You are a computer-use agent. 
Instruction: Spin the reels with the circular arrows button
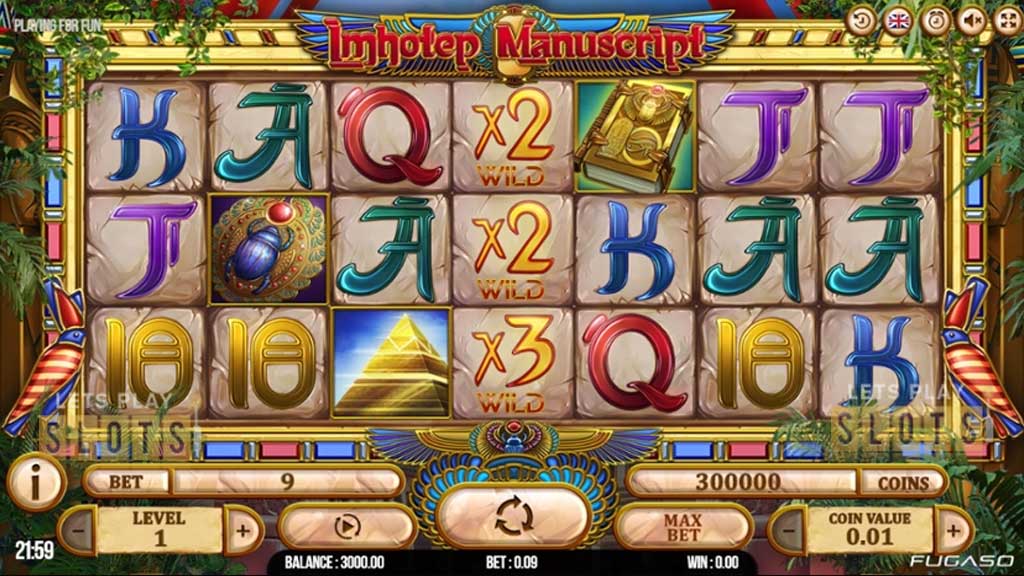(513, 517)
